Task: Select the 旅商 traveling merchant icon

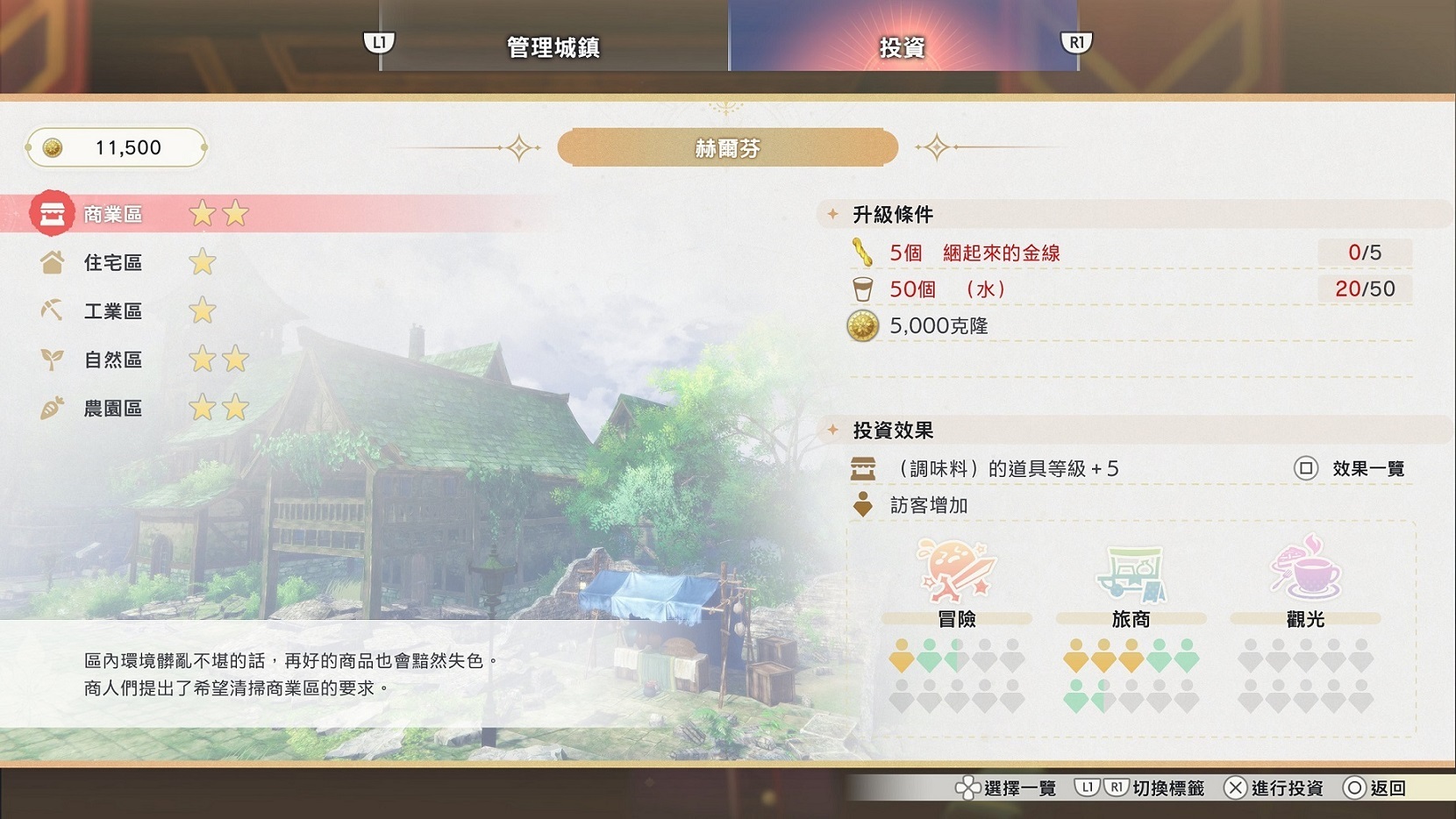Action: point(1131,572)
